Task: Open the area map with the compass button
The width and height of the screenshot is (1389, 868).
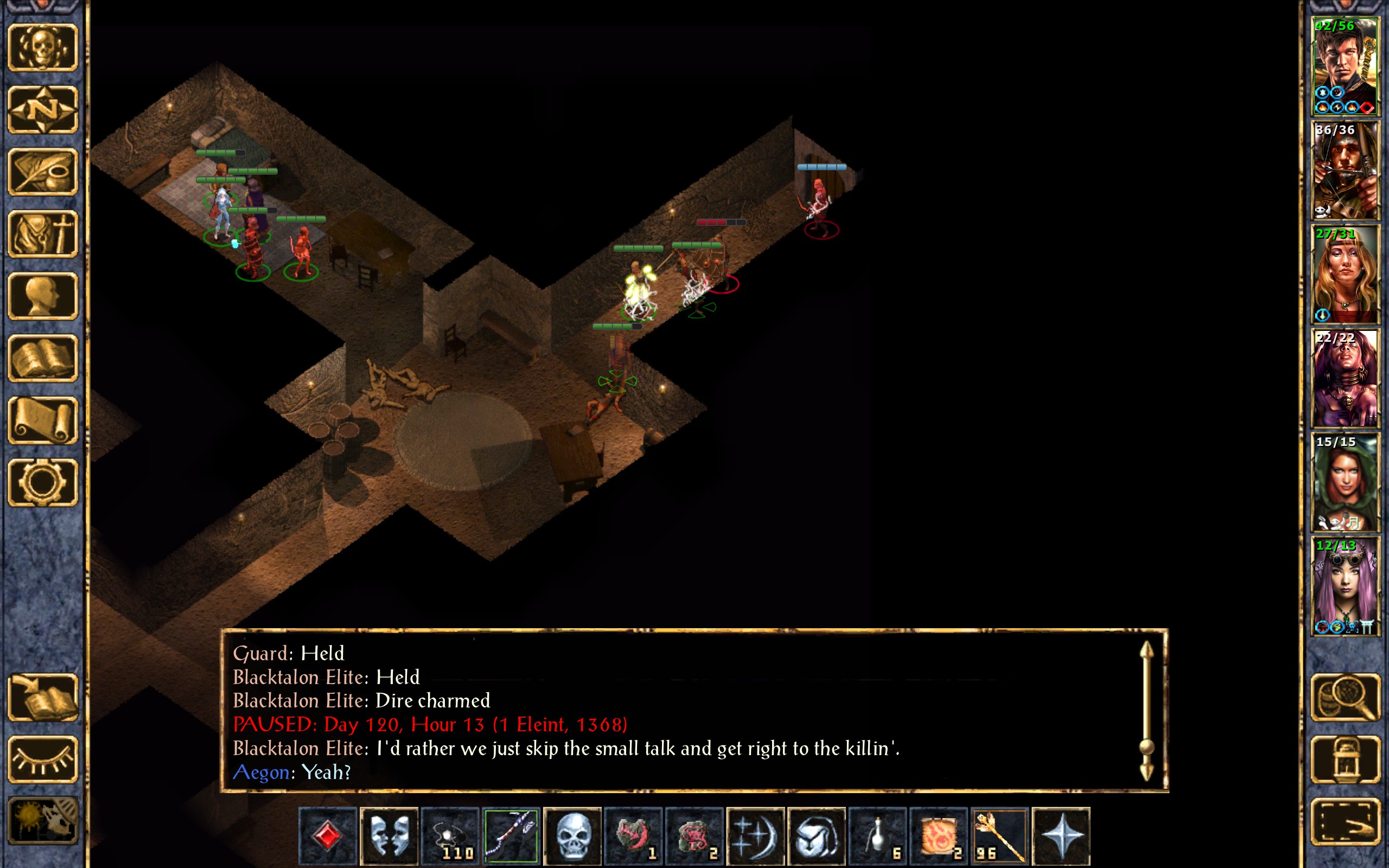Action: pos(43,109)
